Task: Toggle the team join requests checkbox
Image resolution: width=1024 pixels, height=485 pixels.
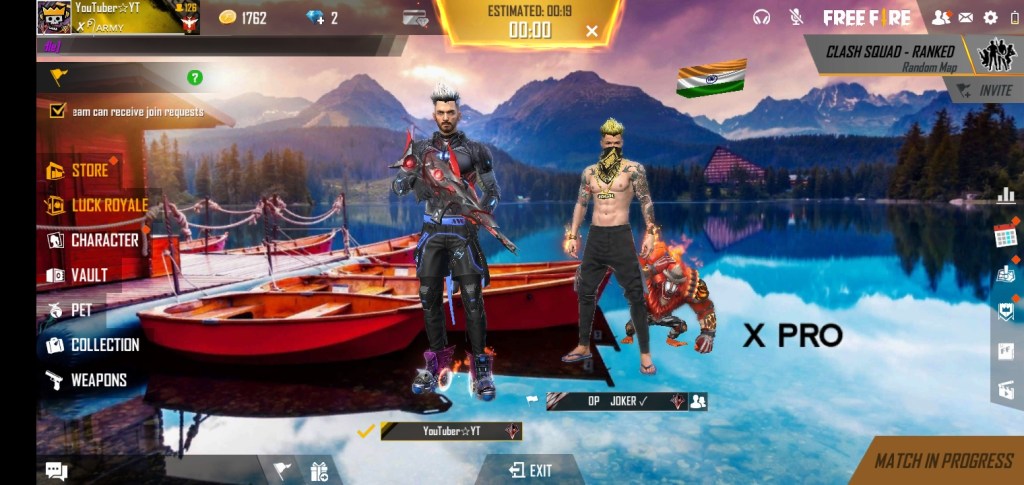Action: click(57, 111)
